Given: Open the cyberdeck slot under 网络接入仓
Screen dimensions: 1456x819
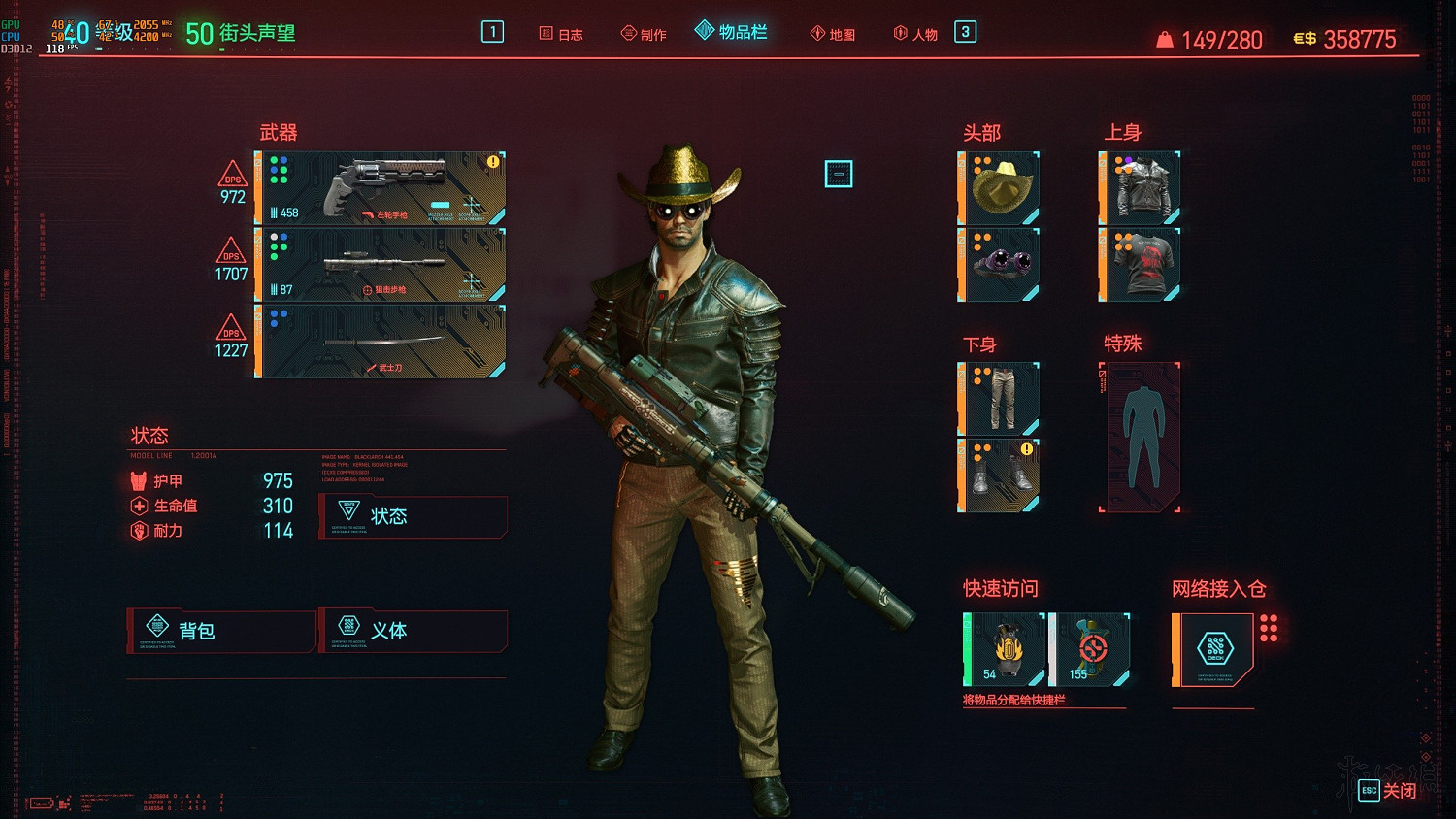Looking at the screenshot, I should (x=1213, y=649).
